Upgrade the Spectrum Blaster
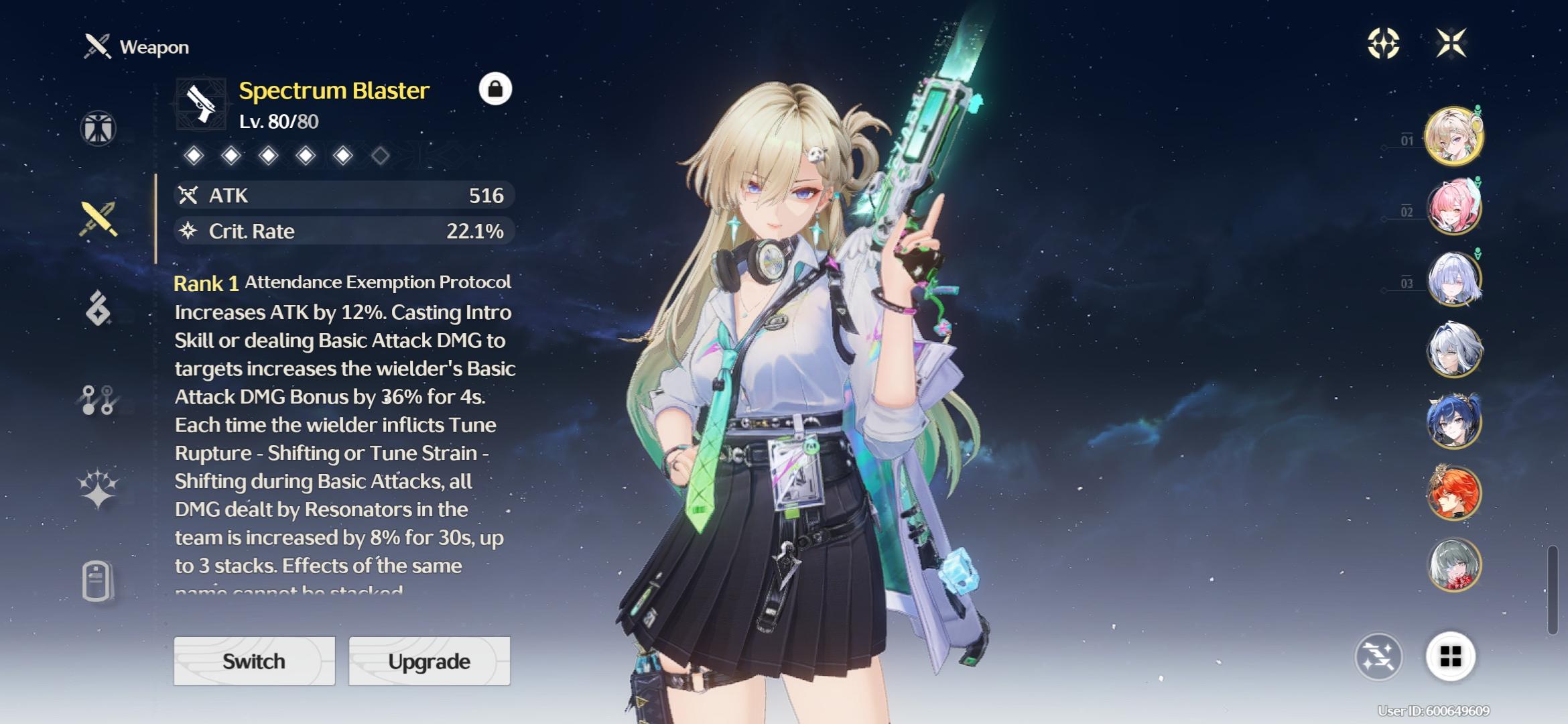1568x724 pixels. tap(429, 661)
